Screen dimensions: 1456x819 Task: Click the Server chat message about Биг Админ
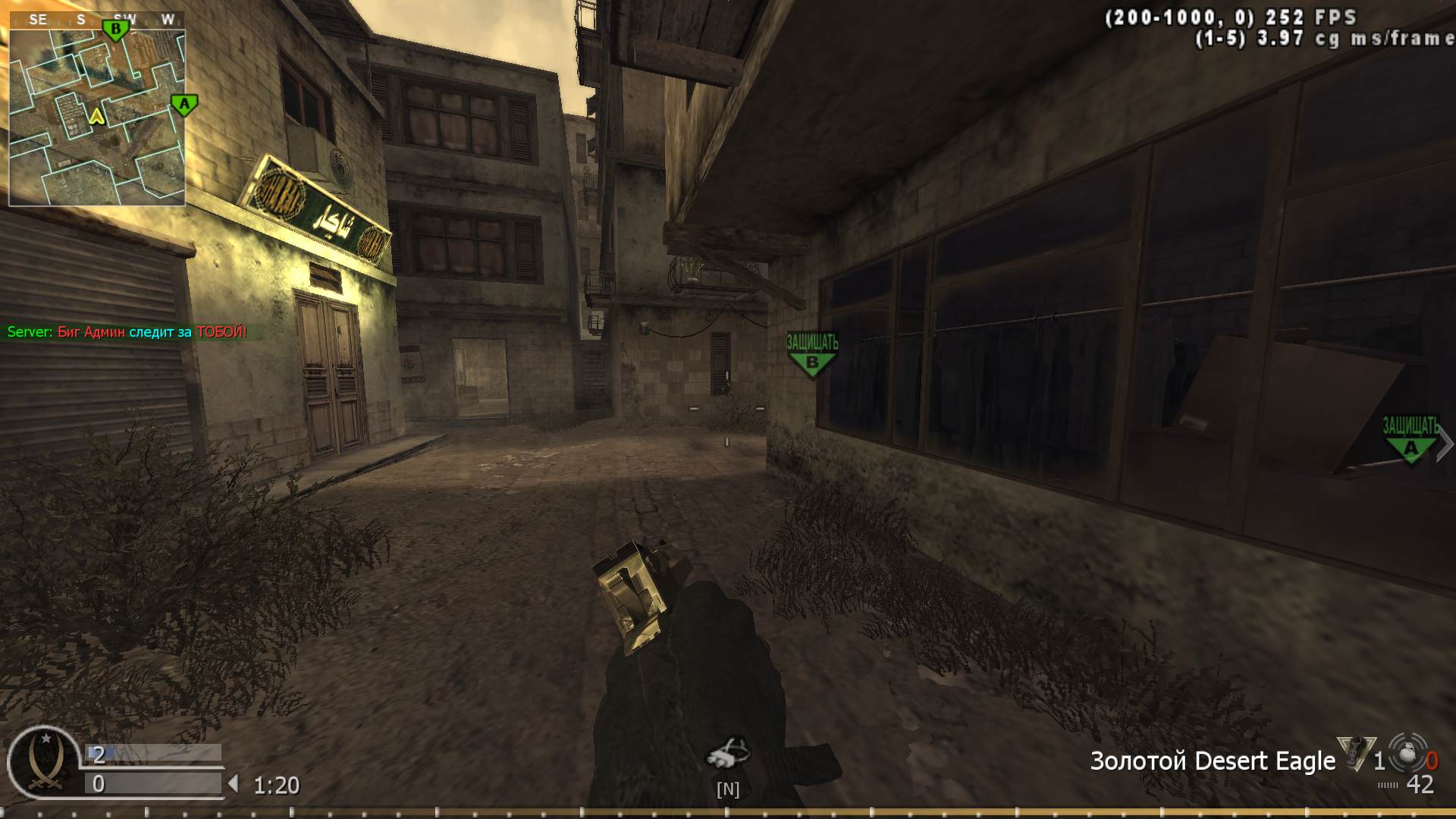125,331
